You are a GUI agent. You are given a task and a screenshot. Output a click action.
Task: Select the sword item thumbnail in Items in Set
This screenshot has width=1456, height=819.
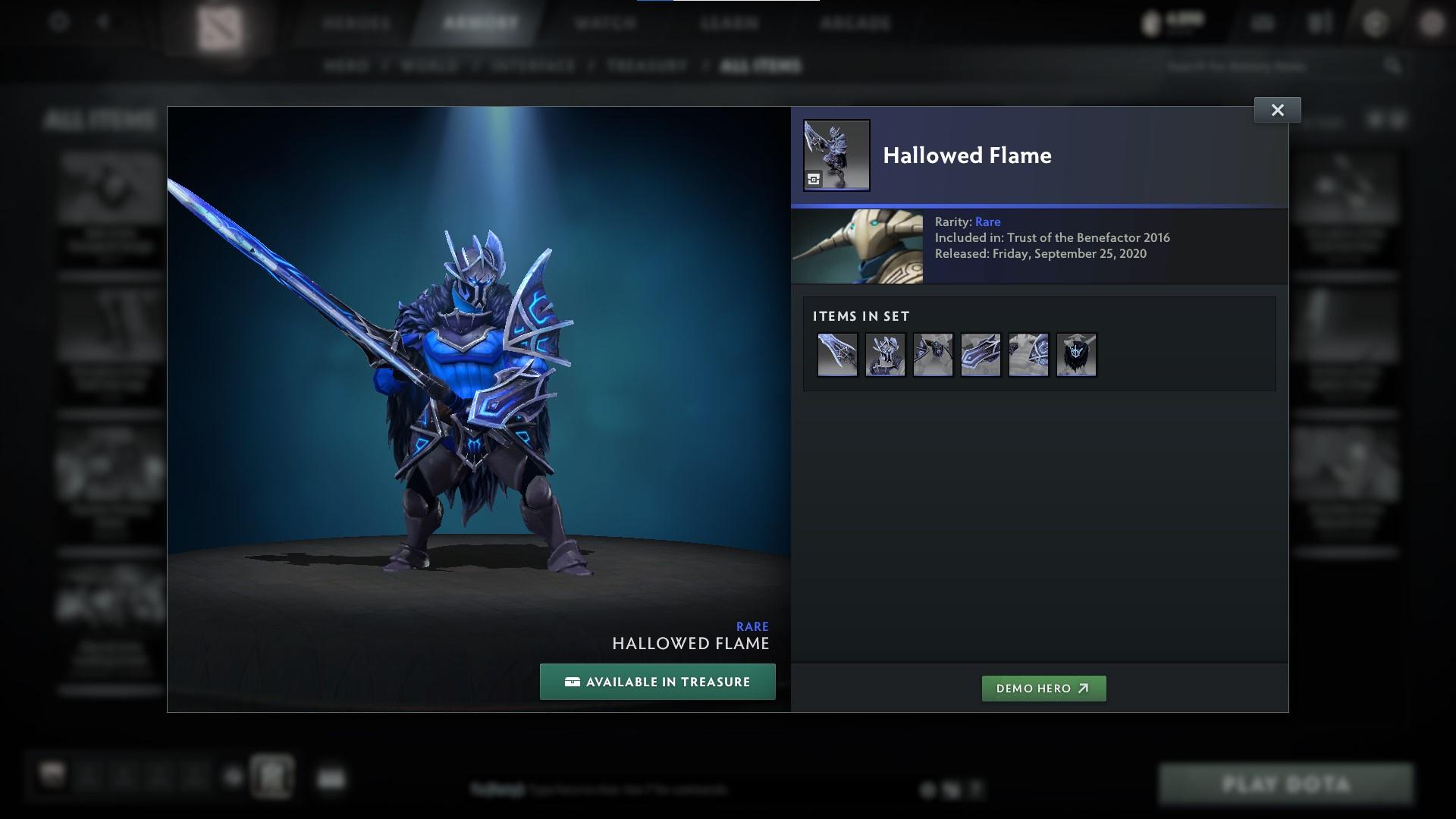pyautogui.click(x=838, y=354)
